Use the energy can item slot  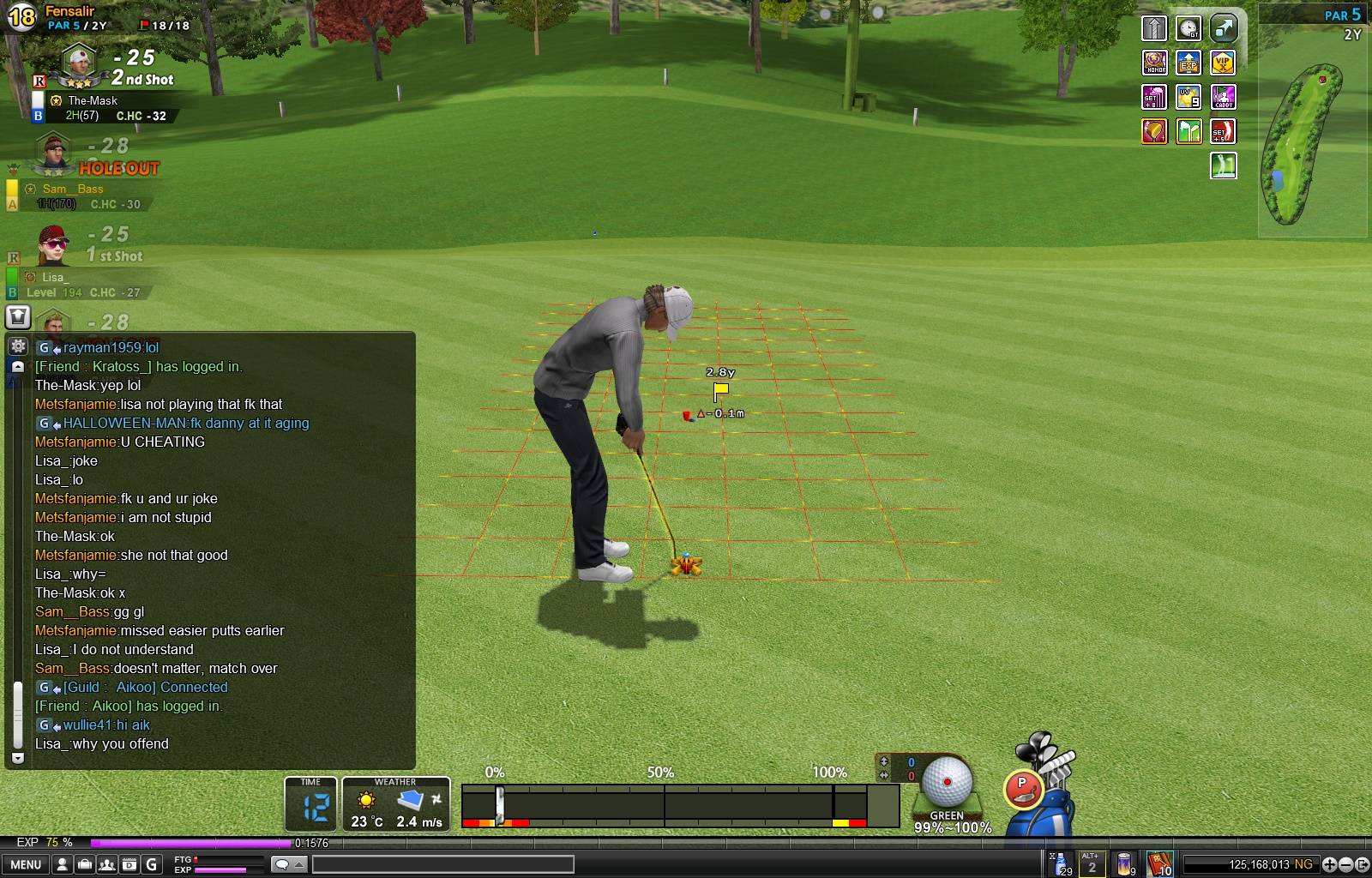pyautogui.click(x=1124, y=864)
